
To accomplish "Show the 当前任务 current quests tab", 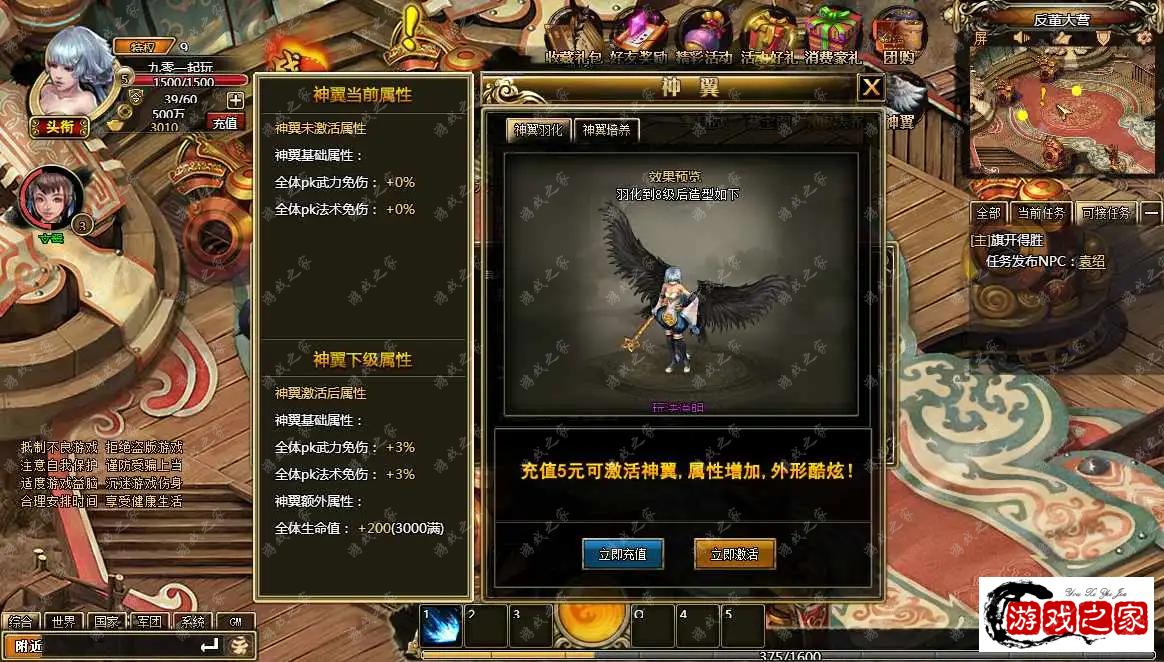I will pyautogui.click(x=1040, y=213).
